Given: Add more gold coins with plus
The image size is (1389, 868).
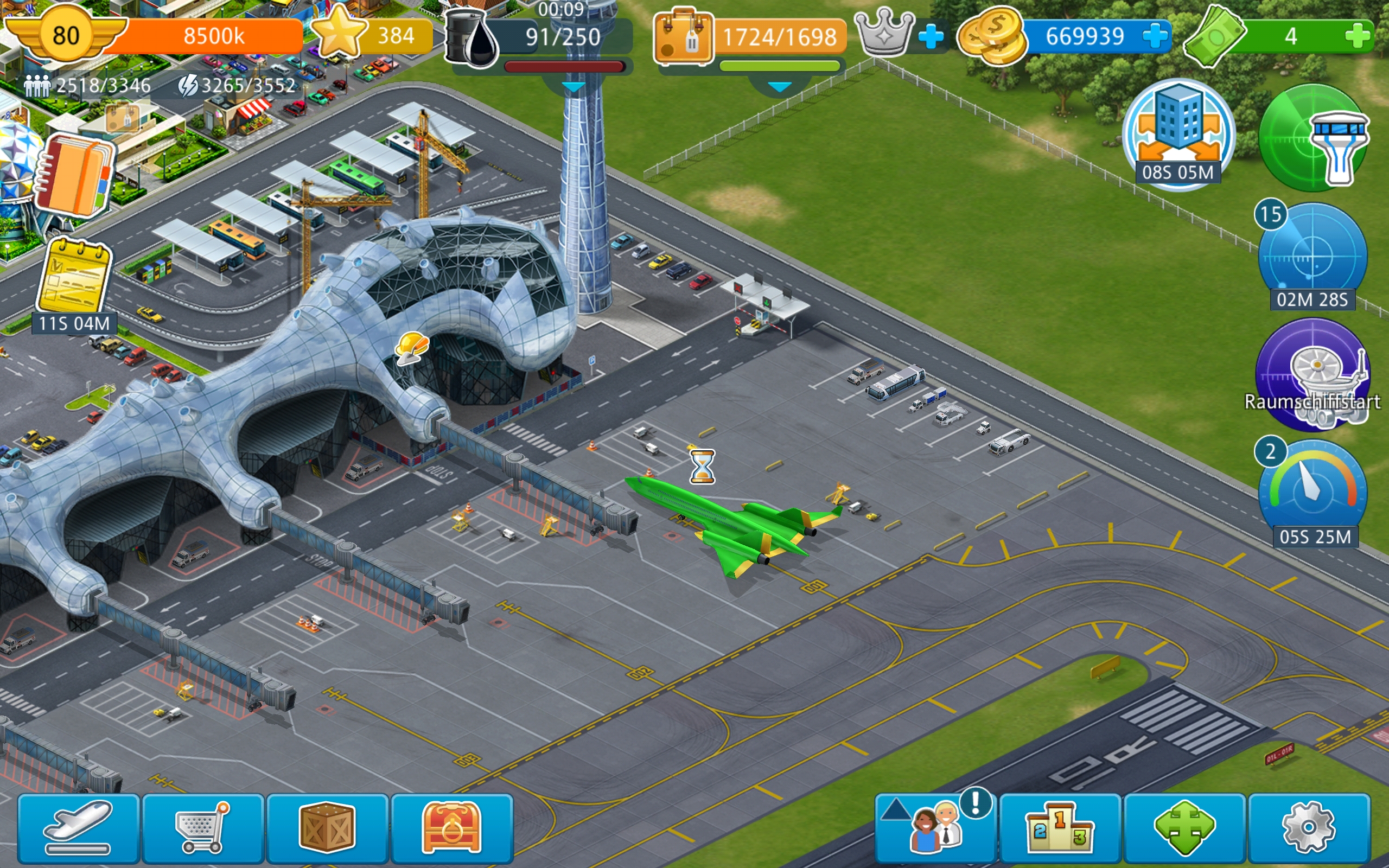Looking at the screenshot, I should tap(1155, 36).
